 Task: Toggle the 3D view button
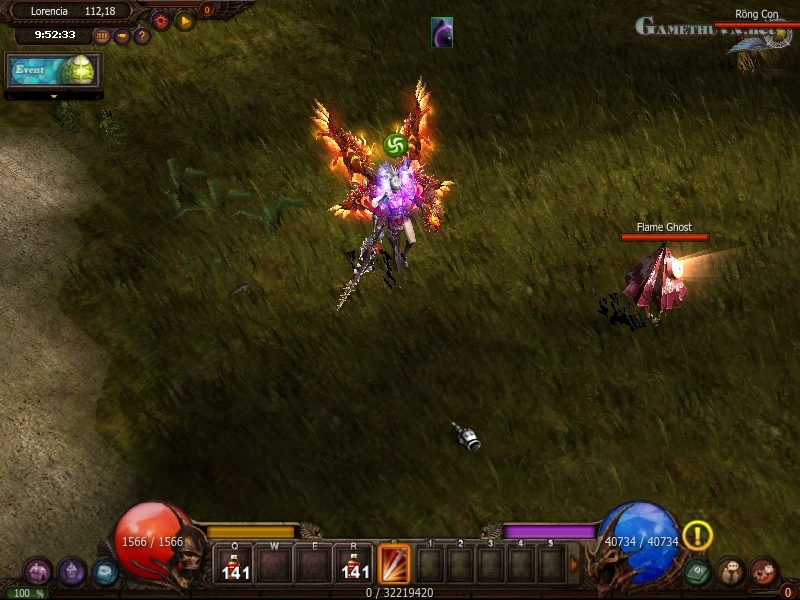102,36
